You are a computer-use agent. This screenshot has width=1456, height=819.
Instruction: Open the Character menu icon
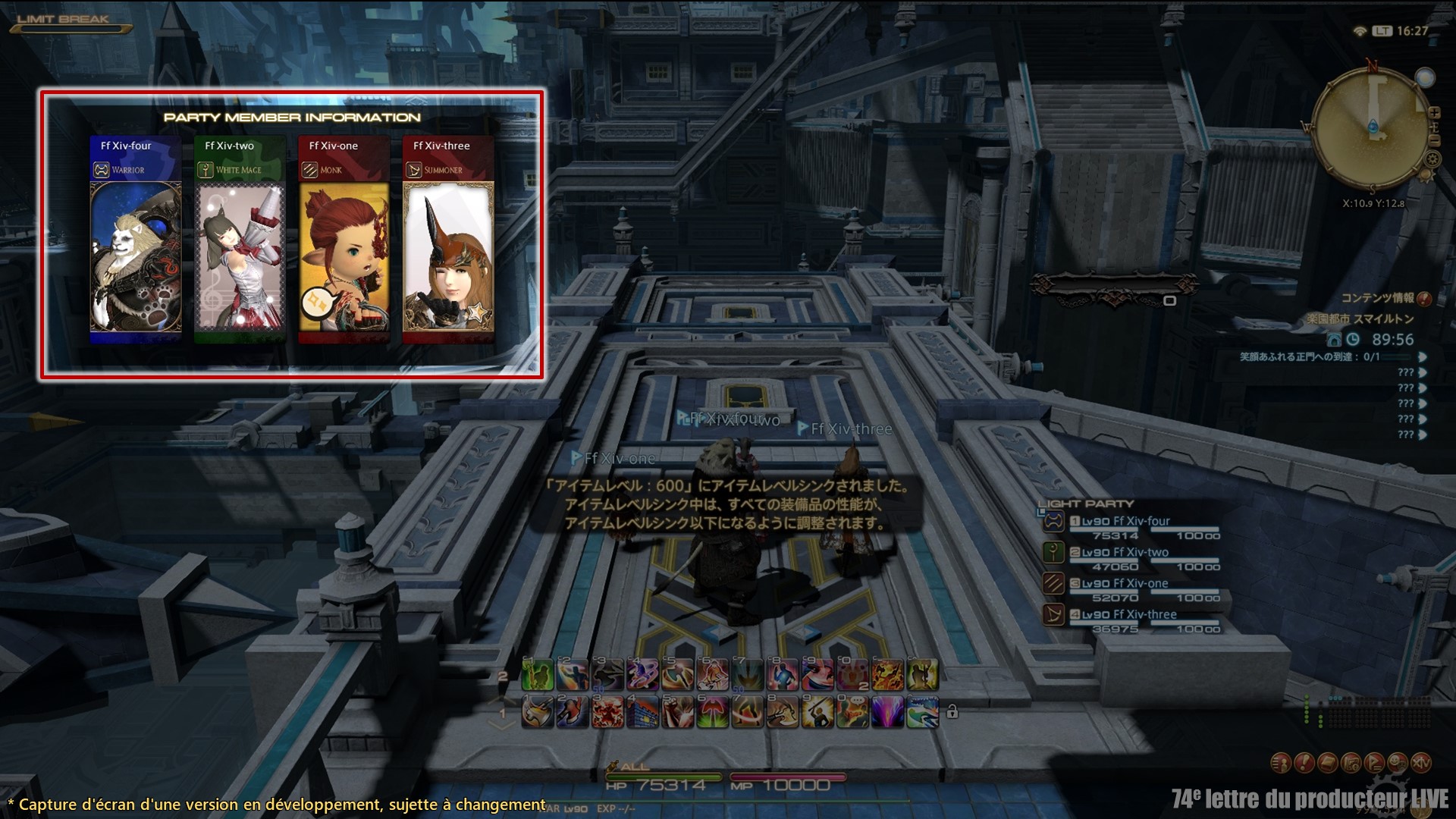click(x=1280, y=763)
